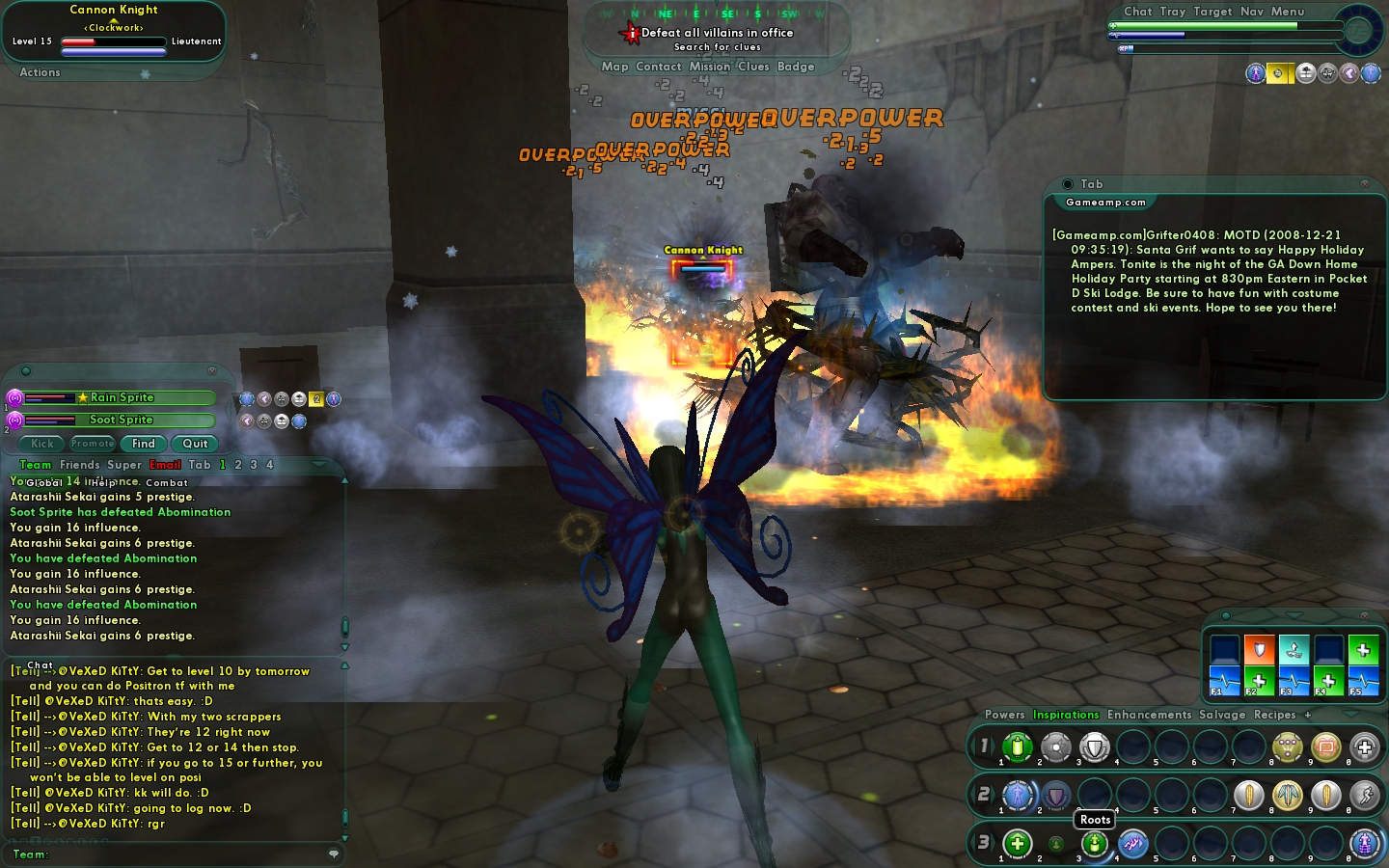The image size is (1389, 868).
Task: Show the Salvage tab
Action: click(1222, 715)
